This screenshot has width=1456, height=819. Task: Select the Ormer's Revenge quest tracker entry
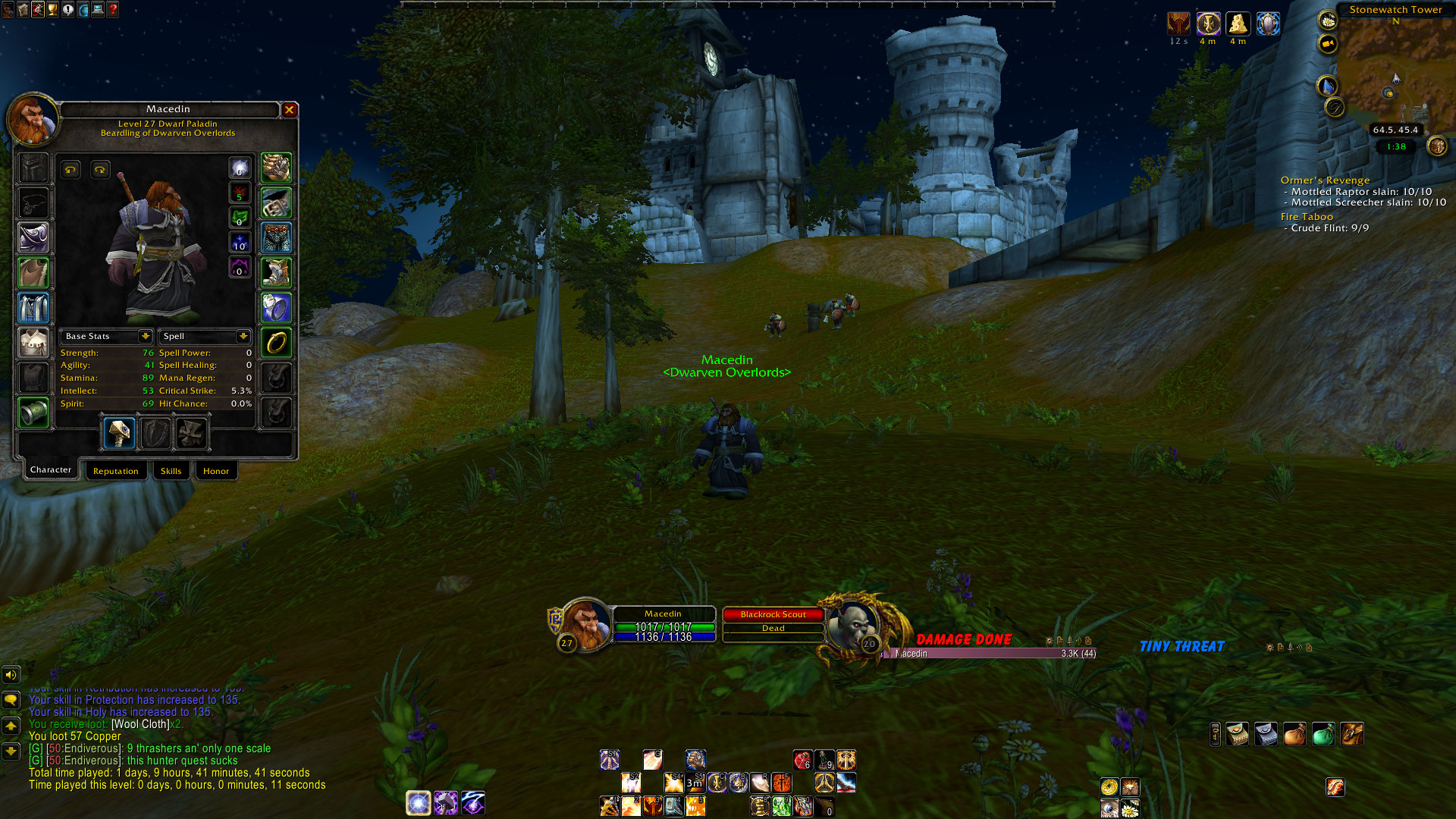[x=1325, y=180]
